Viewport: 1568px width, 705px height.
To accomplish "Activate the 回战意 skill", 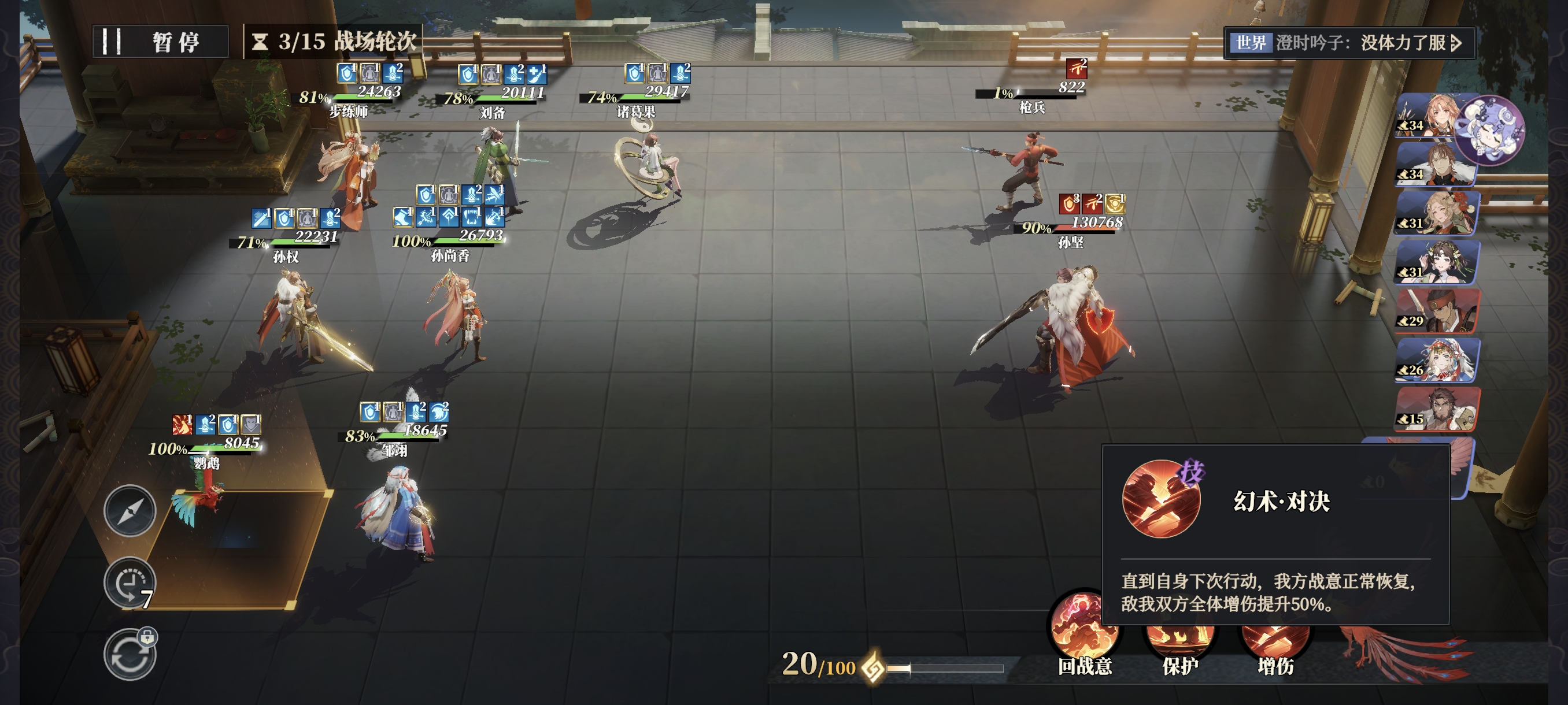I will click(1085, 633).
